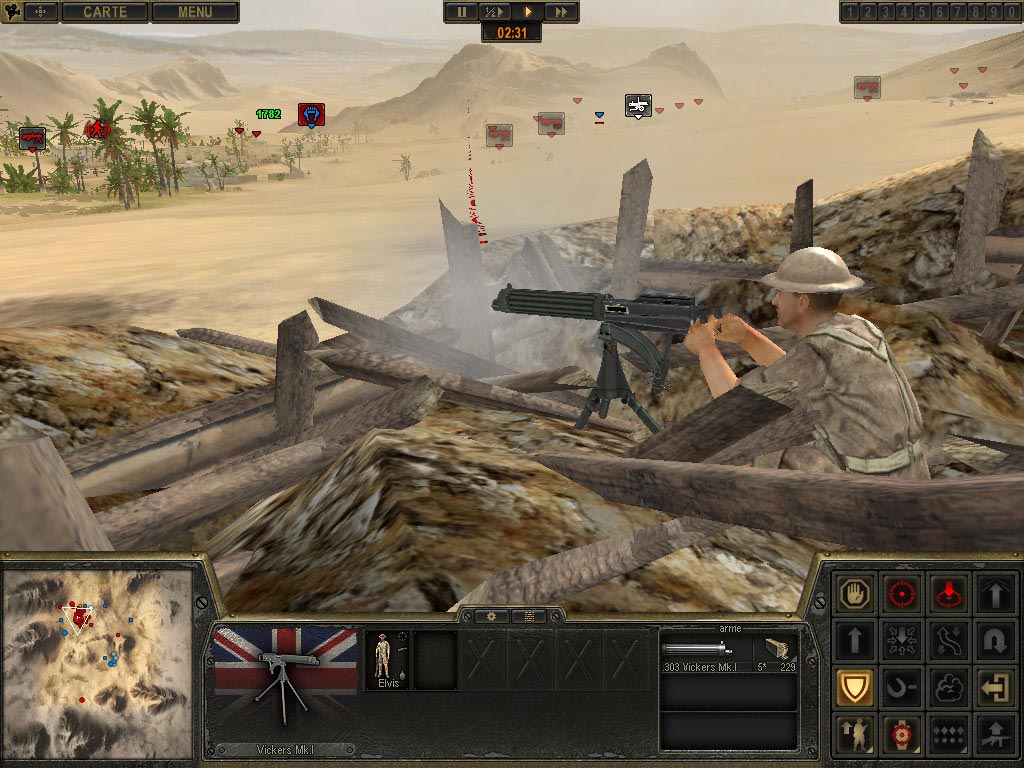Open the CARTE map screen
The width and height of the screenshot is (1024, 768).
click(104, 12)
